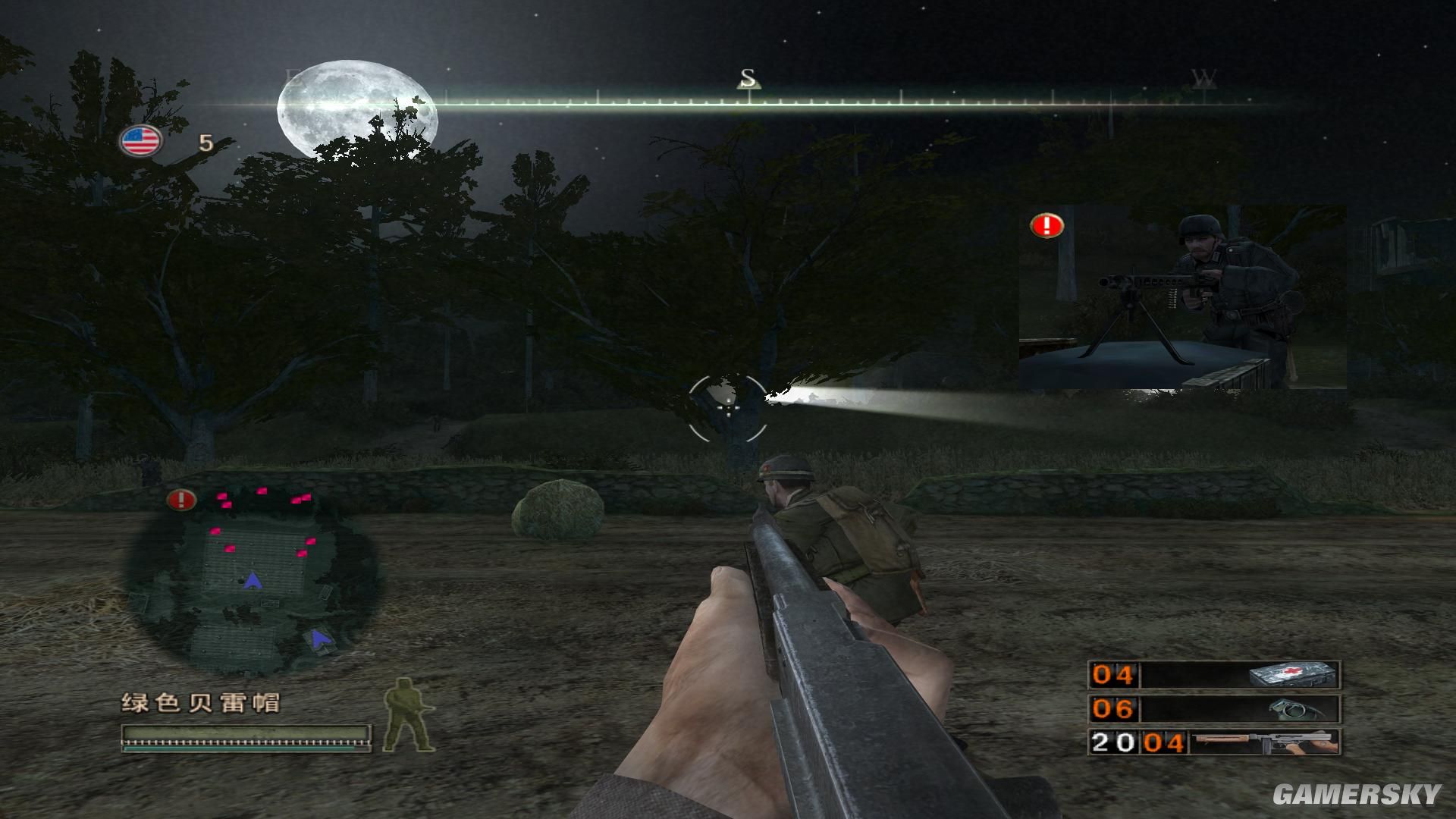This screenshot has width=1456, height=819.
Task: Choose the Thompson submachine gun slot
Action: [x=1214, y=742]
